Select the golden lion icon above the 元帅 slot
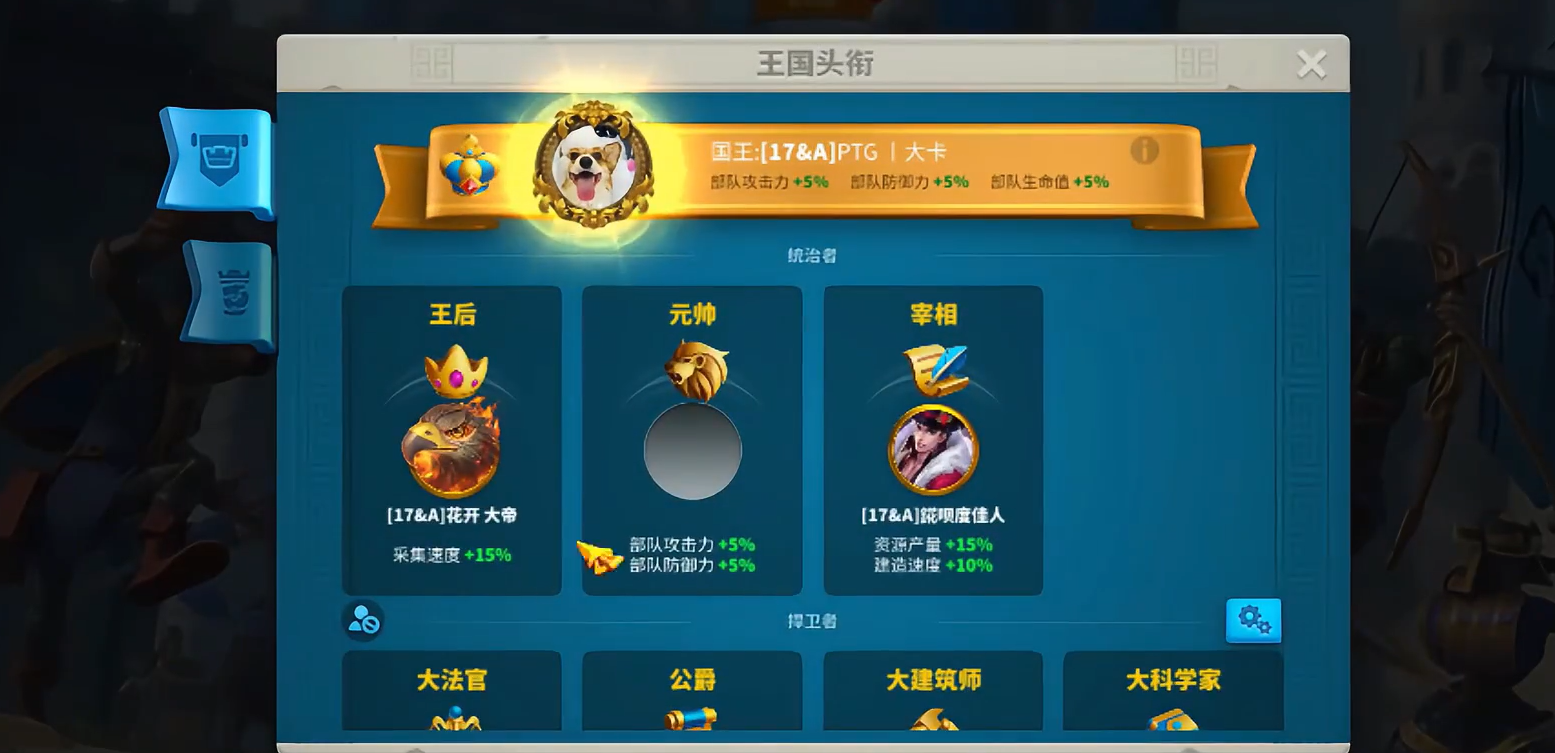This screenshot has height=753, width=1555. tap(692, 369)
